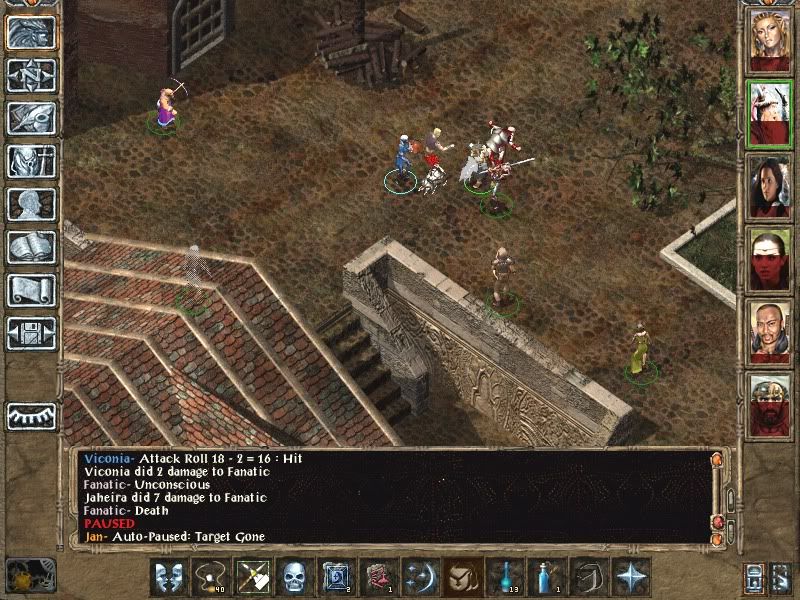Click the clock button in the bottom-left corner
Viewport: 800px width, 600px height.
[x=30, y=575]
